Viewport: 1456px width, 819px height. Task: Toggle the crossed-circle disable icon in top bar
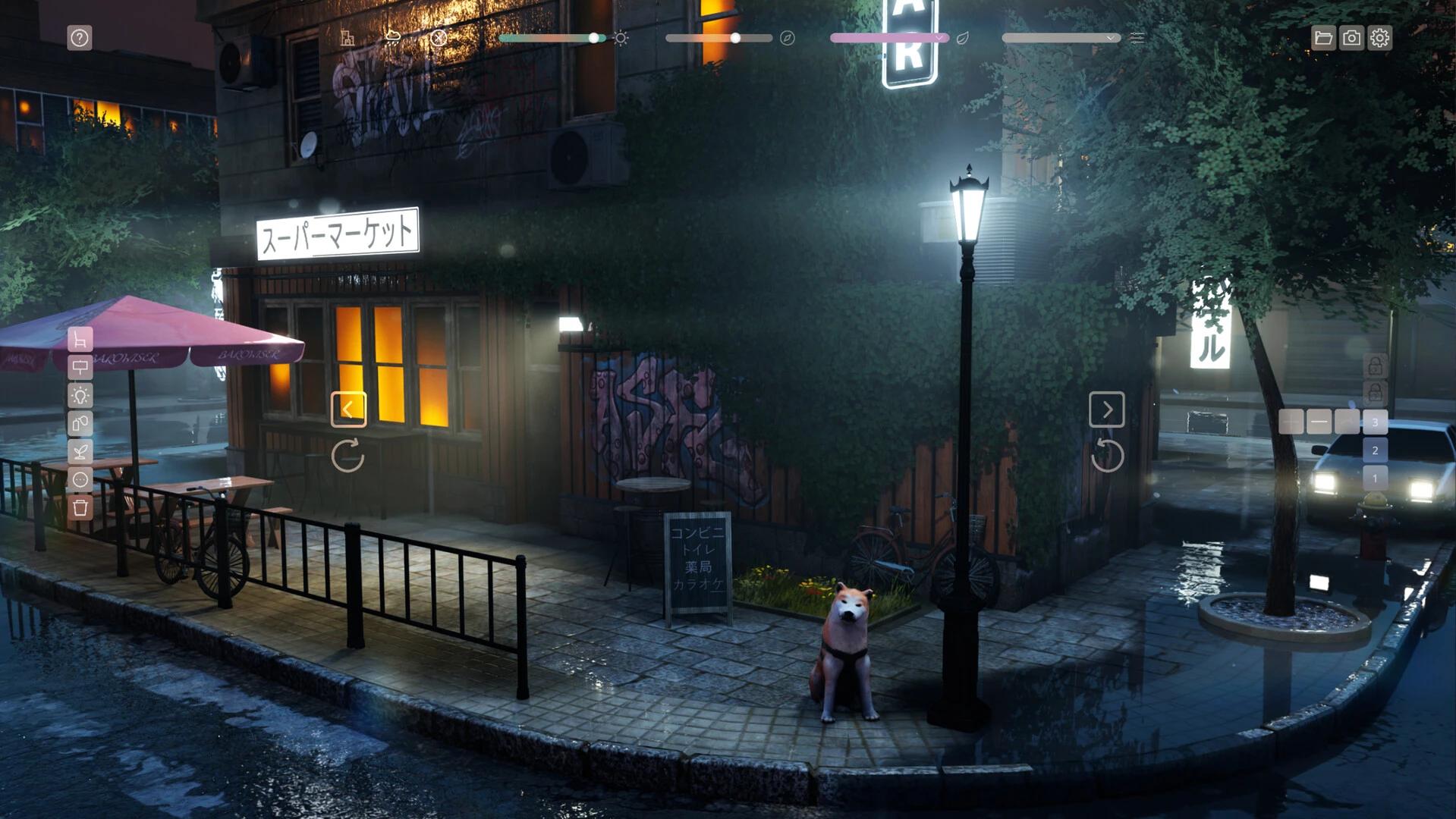pyautogui.click(x=439, y=38)
